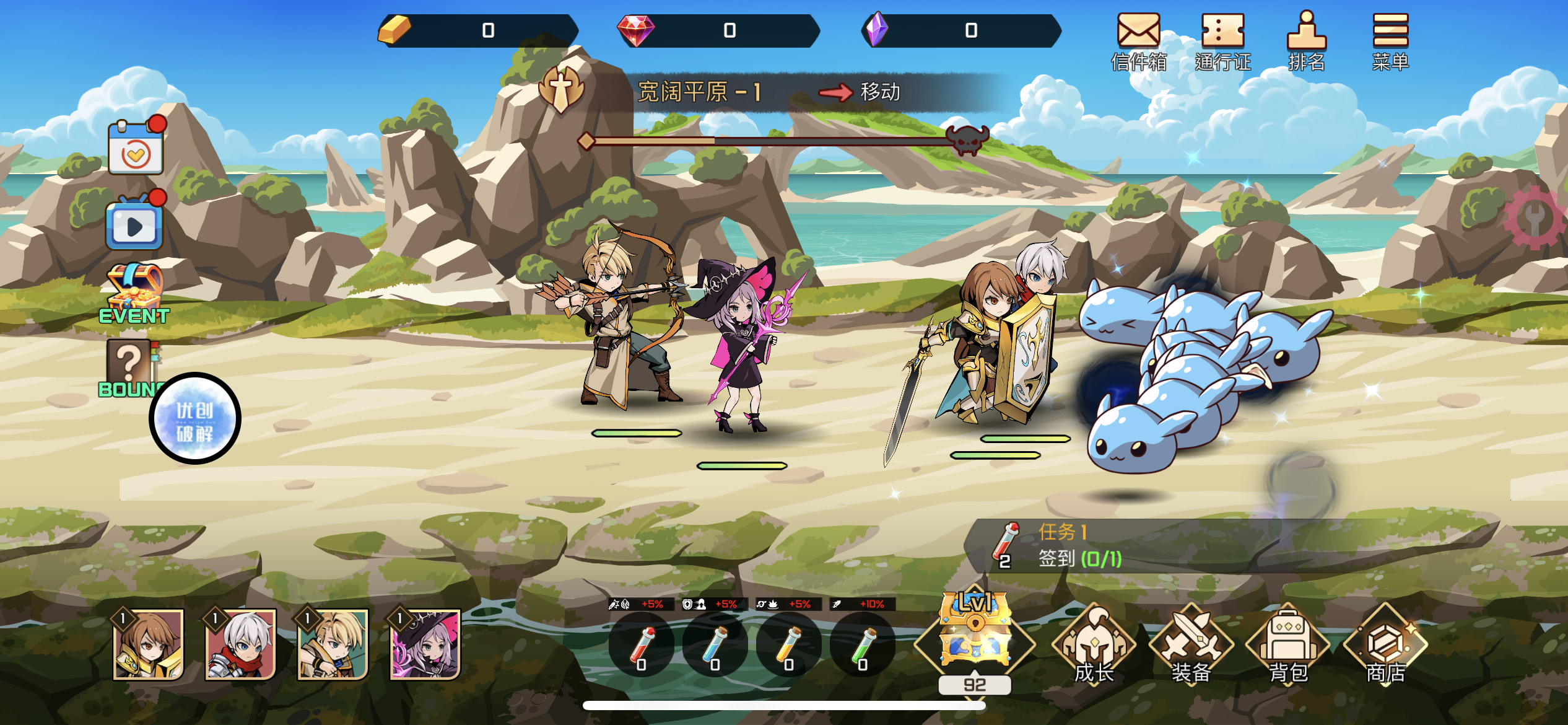Open the video TV play icon

[134, 224]
